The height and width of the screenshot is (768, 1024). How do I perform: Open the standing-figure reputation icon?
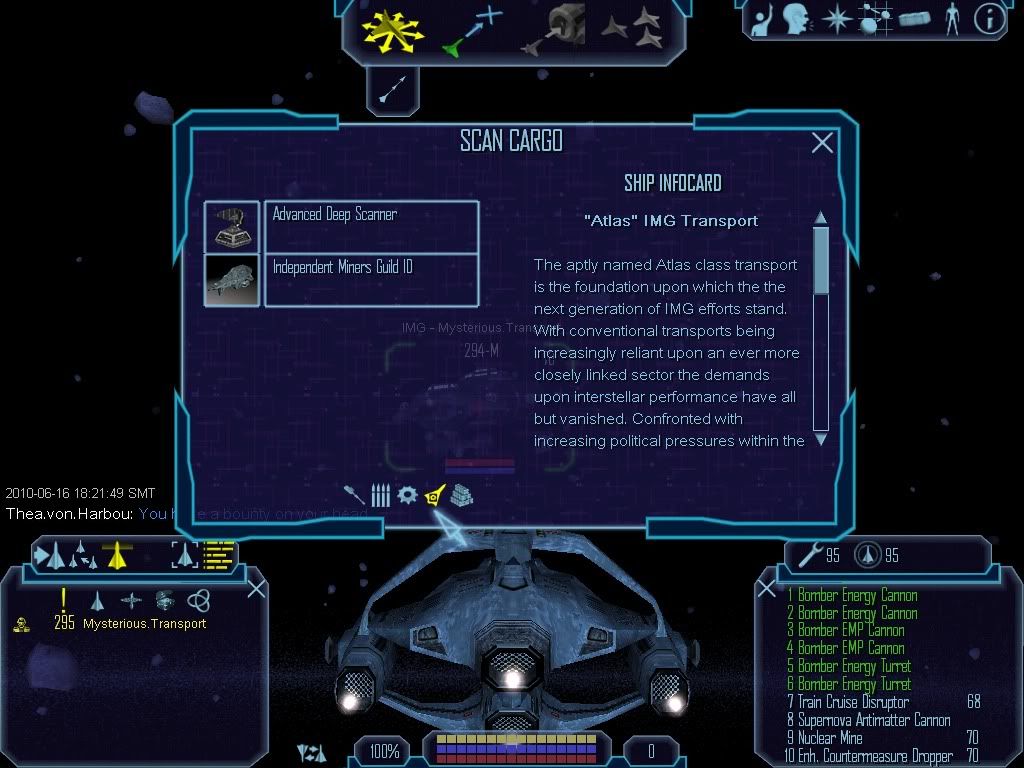tap(951, 19)
